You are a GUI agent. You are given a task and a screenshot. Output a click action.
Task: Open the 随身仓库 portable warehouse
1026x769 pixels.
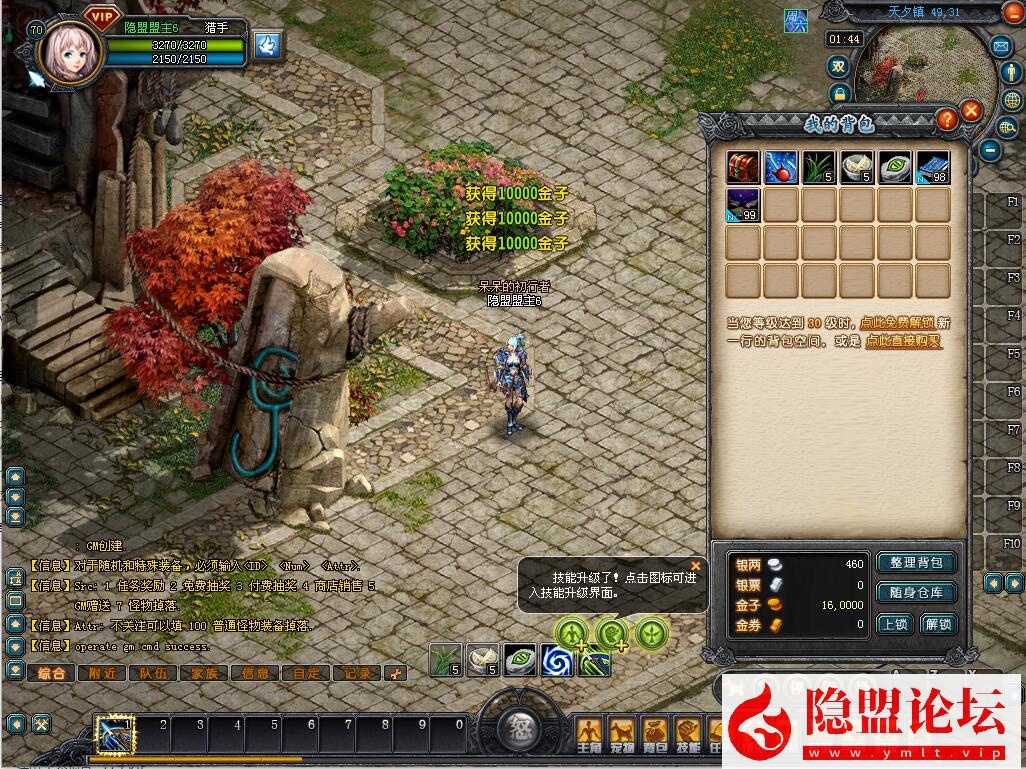[x=916, y=593]
